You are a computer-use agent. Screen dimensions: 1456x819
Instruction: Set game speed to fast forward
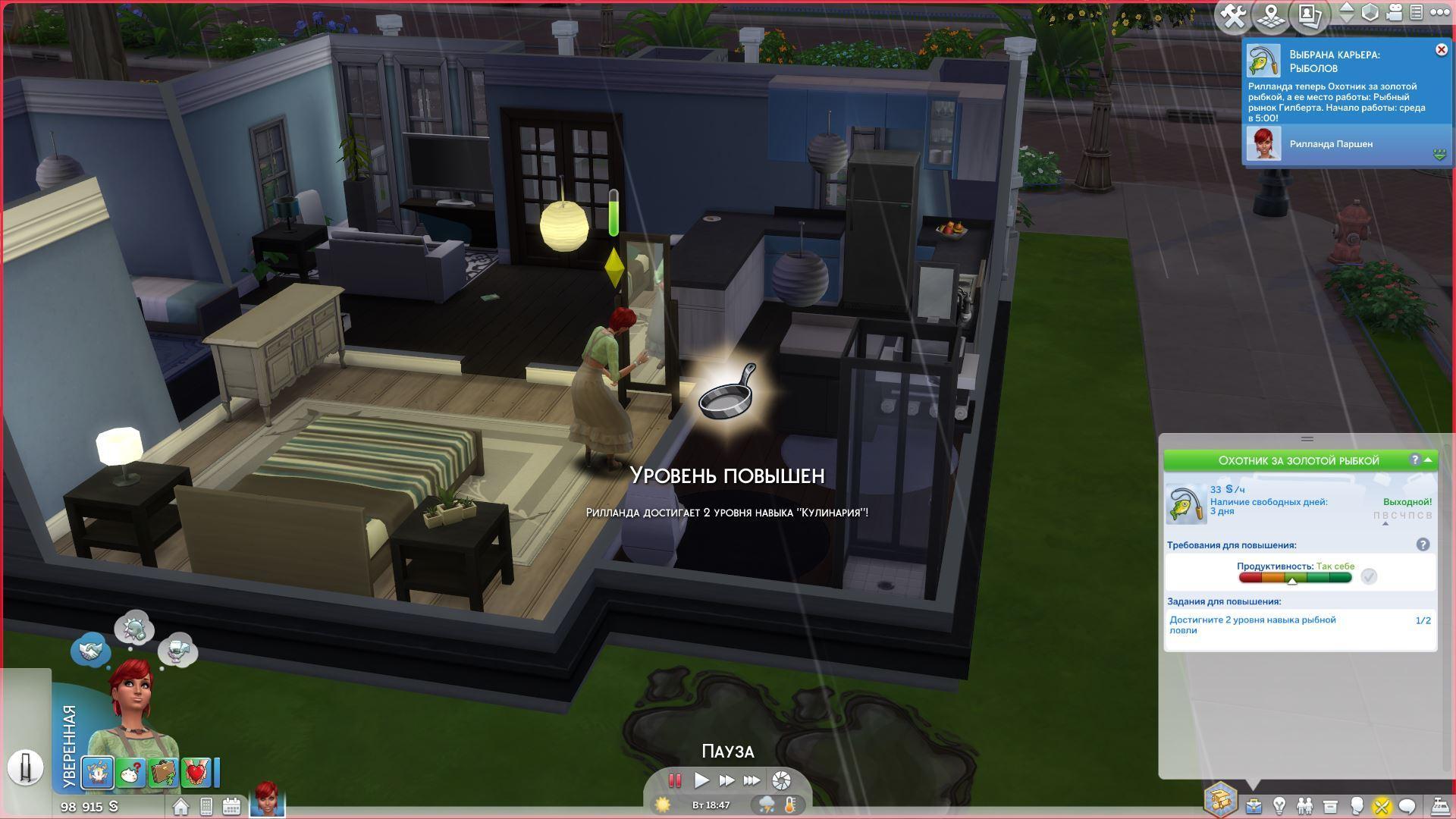click(726, 780)
